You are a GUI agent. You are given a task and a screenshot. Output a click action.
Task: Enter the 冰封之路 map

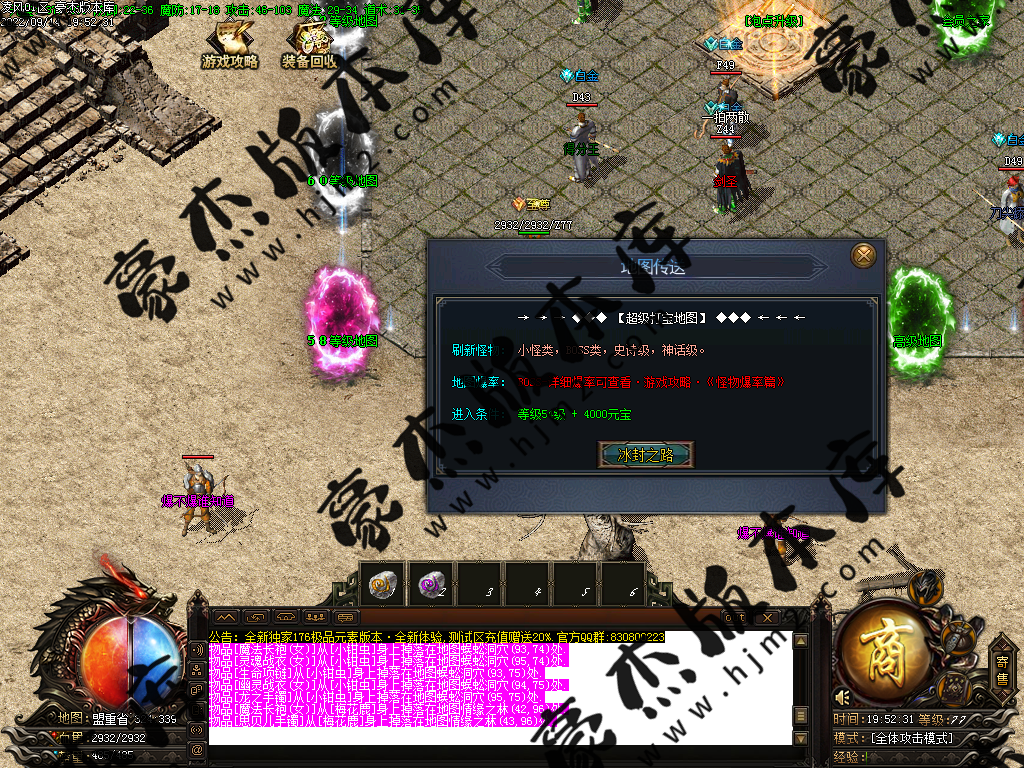(645, 455)
